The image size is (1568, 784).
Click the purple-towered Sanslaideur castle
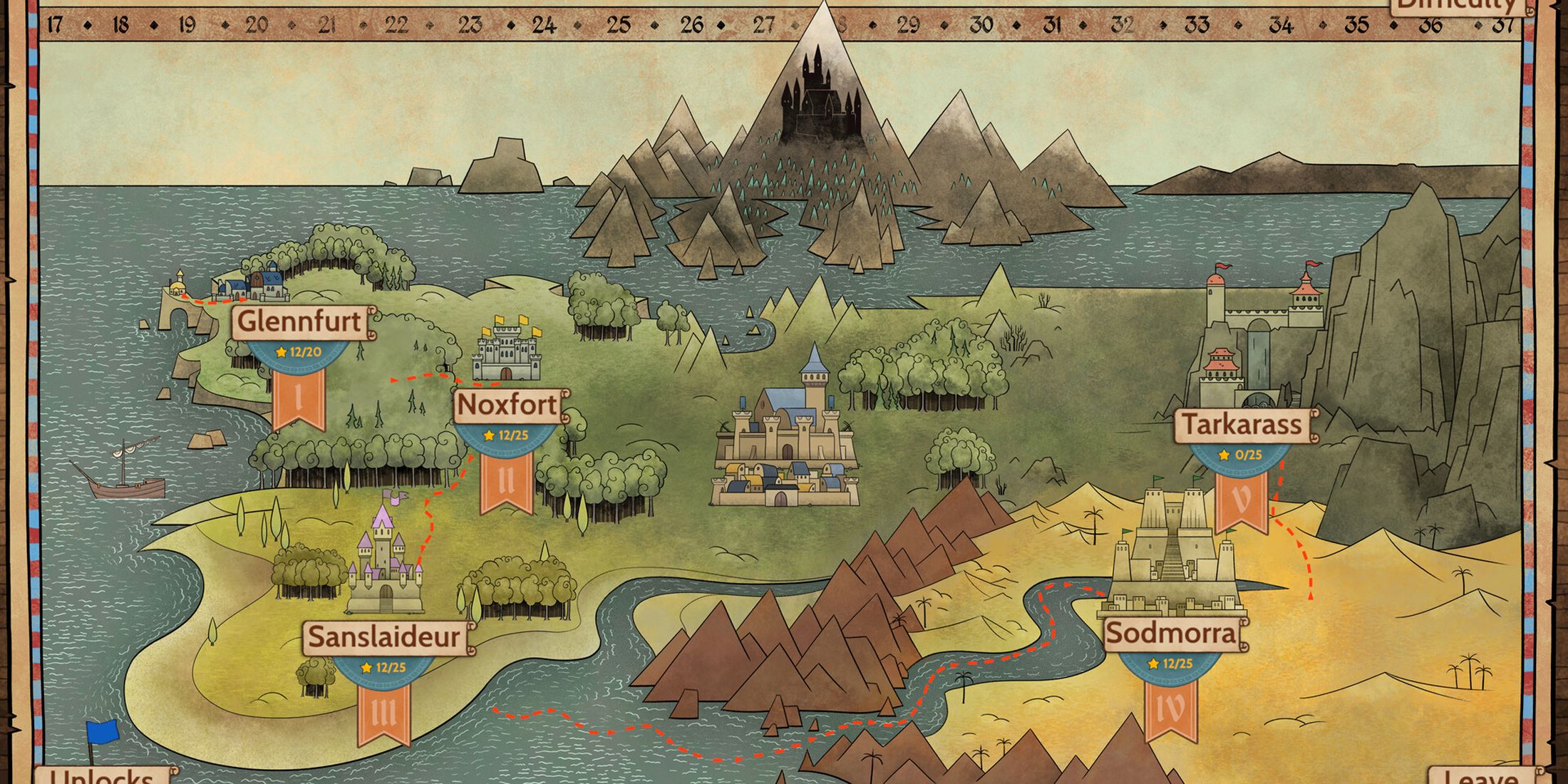[x=385, y=563]
